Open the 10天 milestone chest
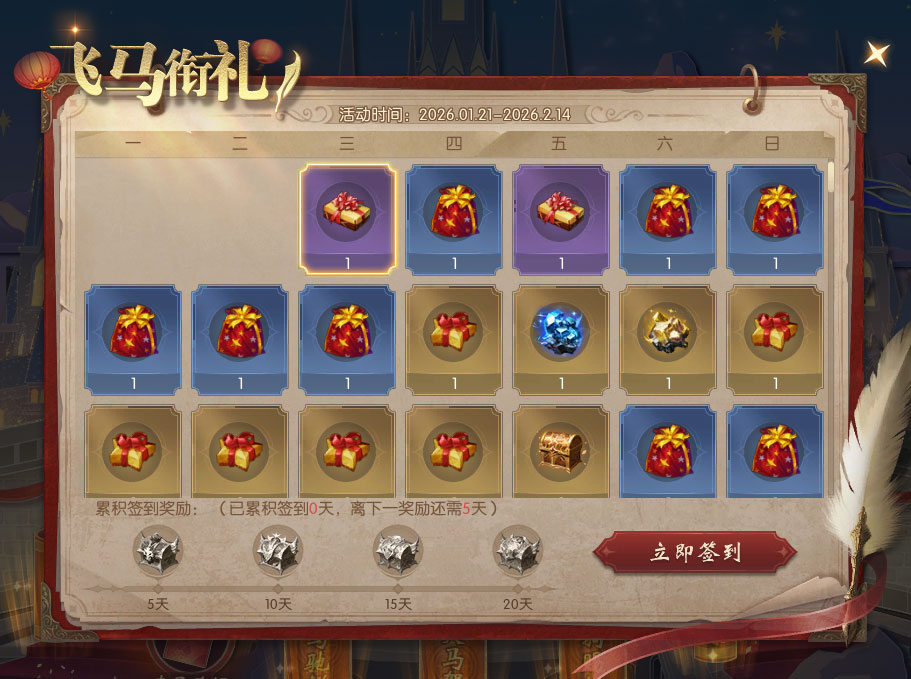 277,551
